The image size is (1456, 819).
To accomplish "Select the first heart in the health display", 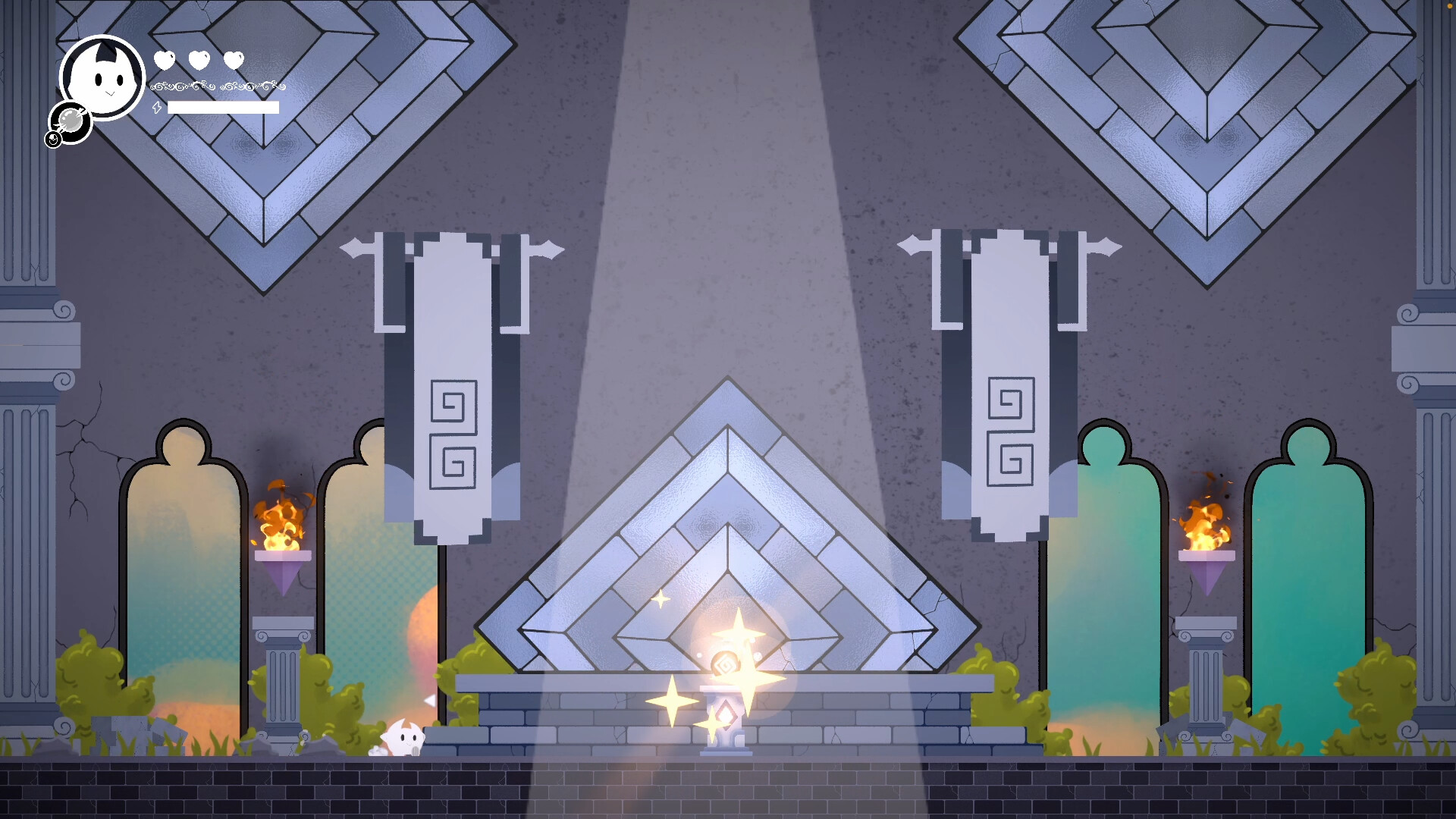I will [165, 58].
